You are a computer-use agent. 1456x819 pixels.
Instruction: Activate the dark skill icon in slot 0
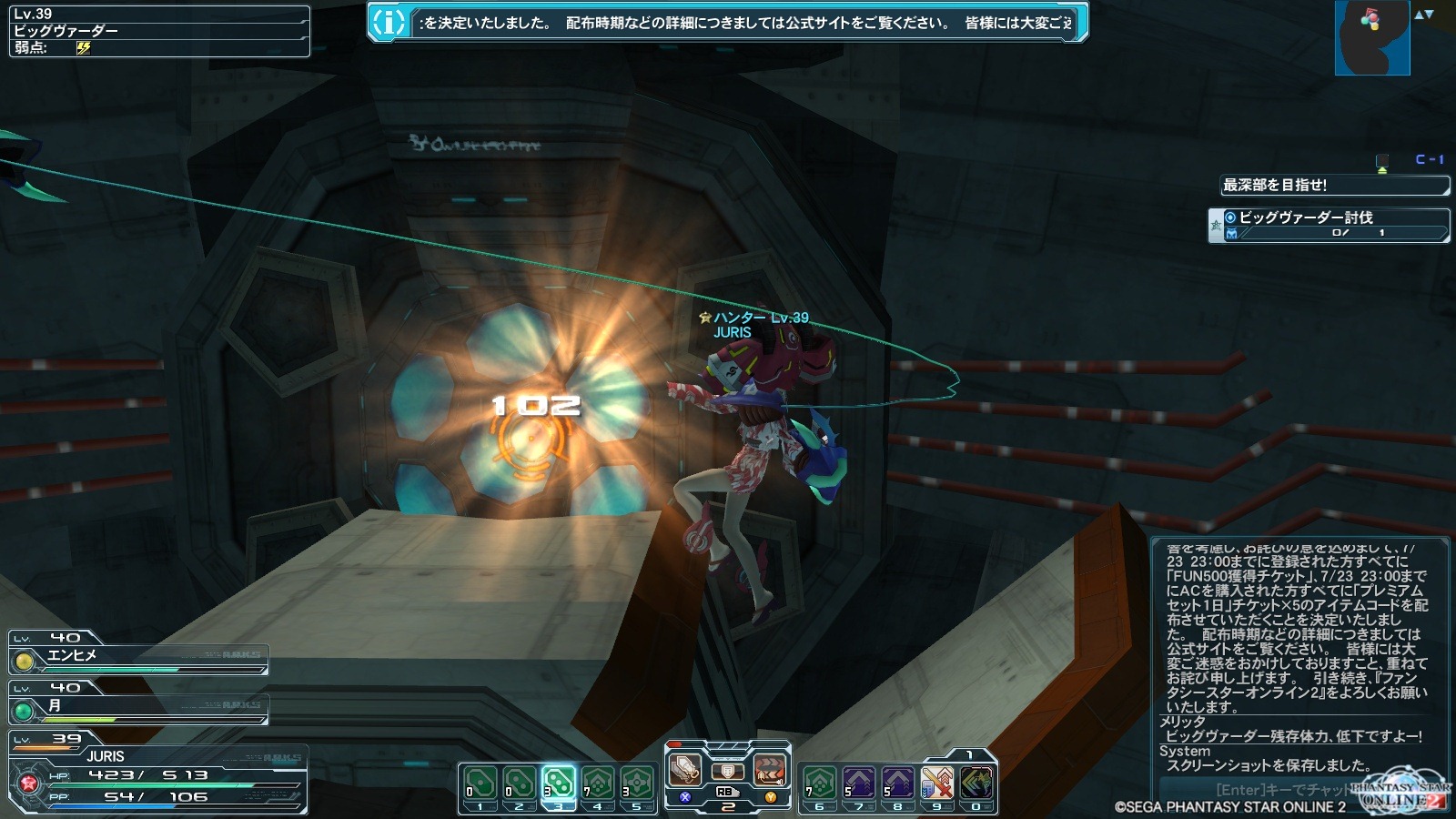(976, 783)
